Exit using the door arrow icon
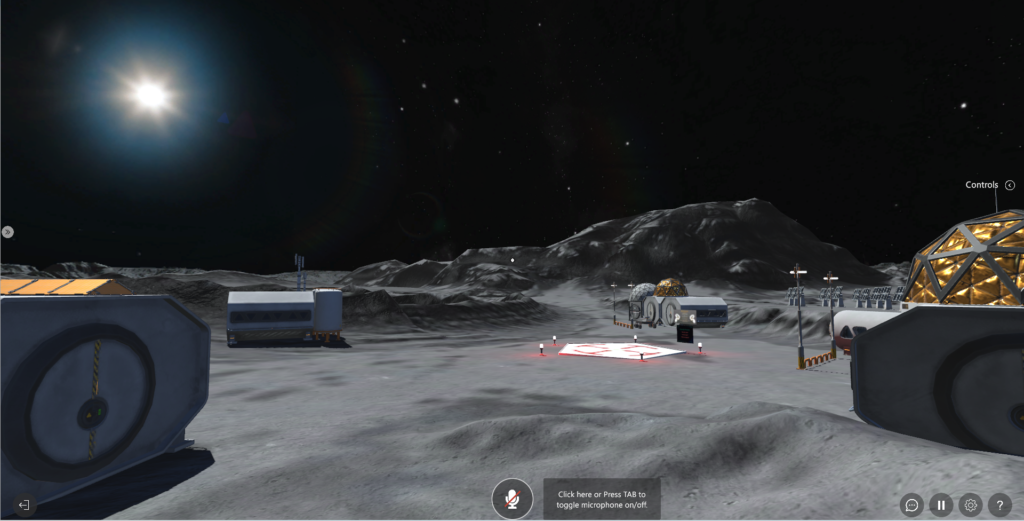Viewport: 1024px width, 521px height. pos(24,505)
